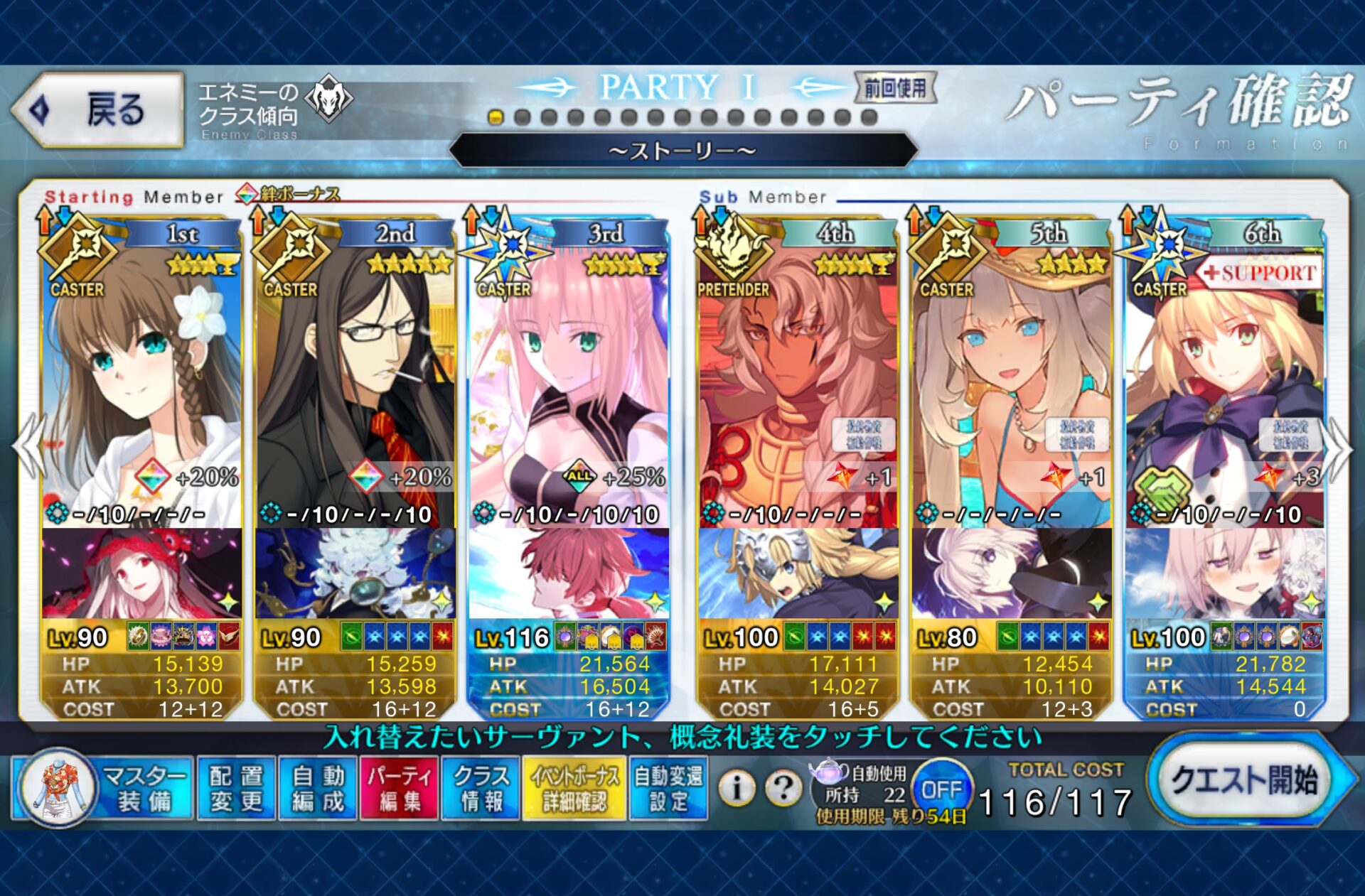Select the 3rd slot pink-haired Caster

tap(568, 384)
